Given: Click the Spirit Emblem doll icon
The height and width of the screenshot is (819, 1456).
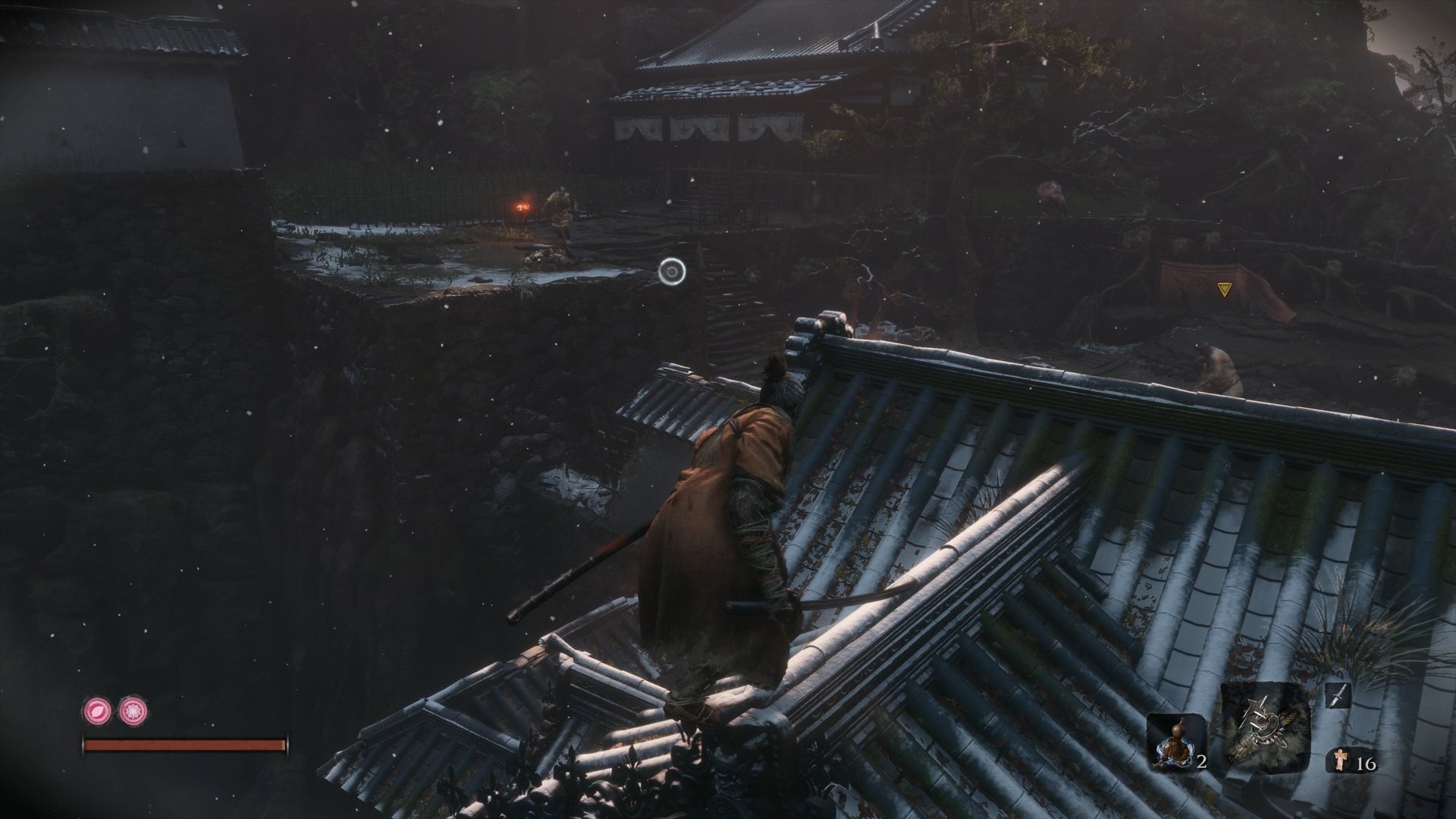Looking at the screenshot, I should 1341,761.
